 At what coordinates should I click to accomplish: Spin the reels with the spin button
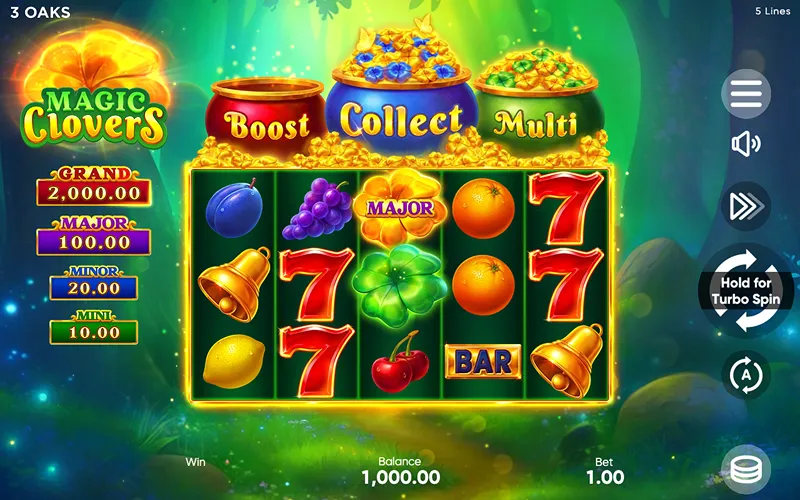pos(746,290)
